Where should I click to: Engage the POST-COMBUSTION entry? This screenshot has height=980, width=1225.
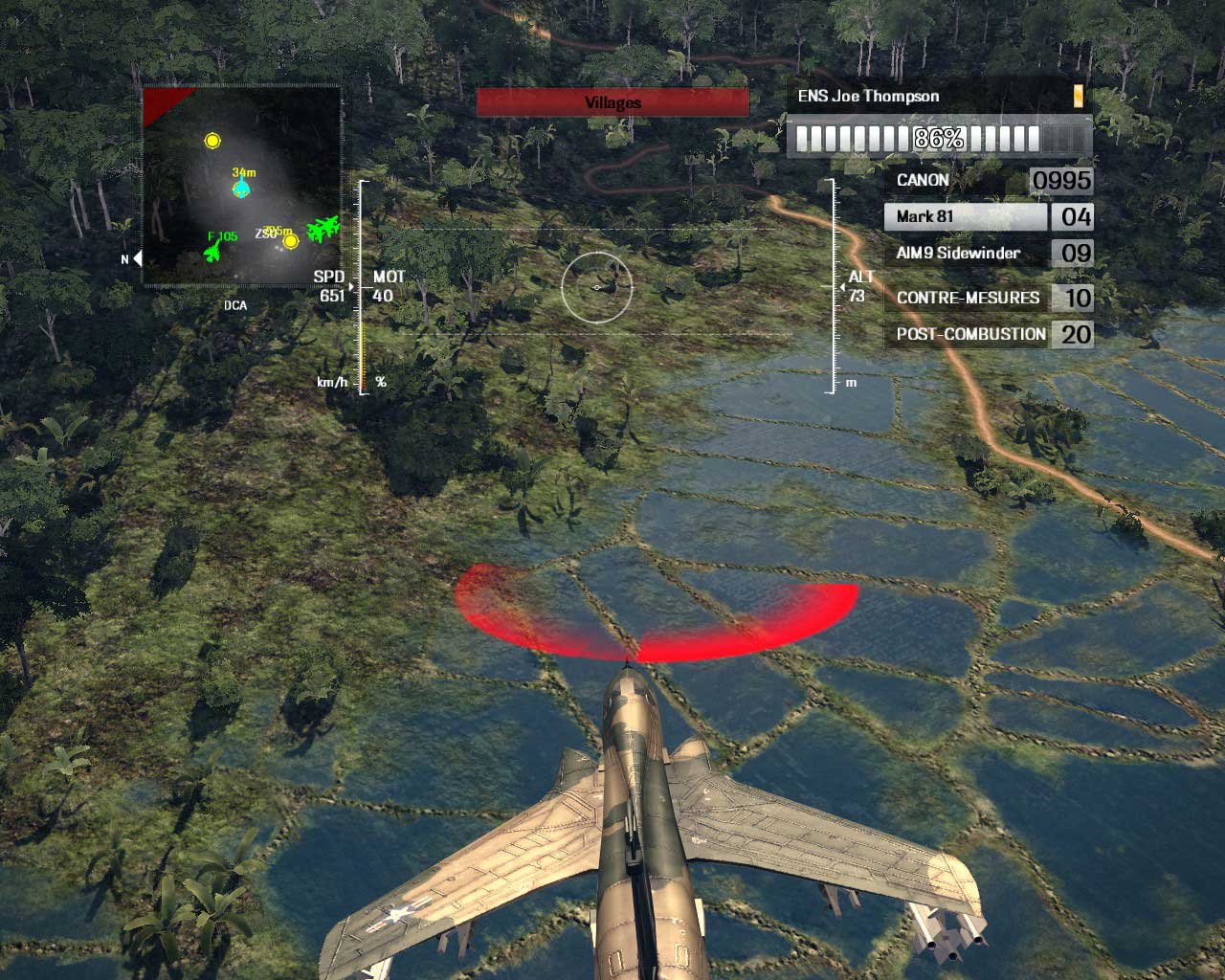tap(970, 334)
